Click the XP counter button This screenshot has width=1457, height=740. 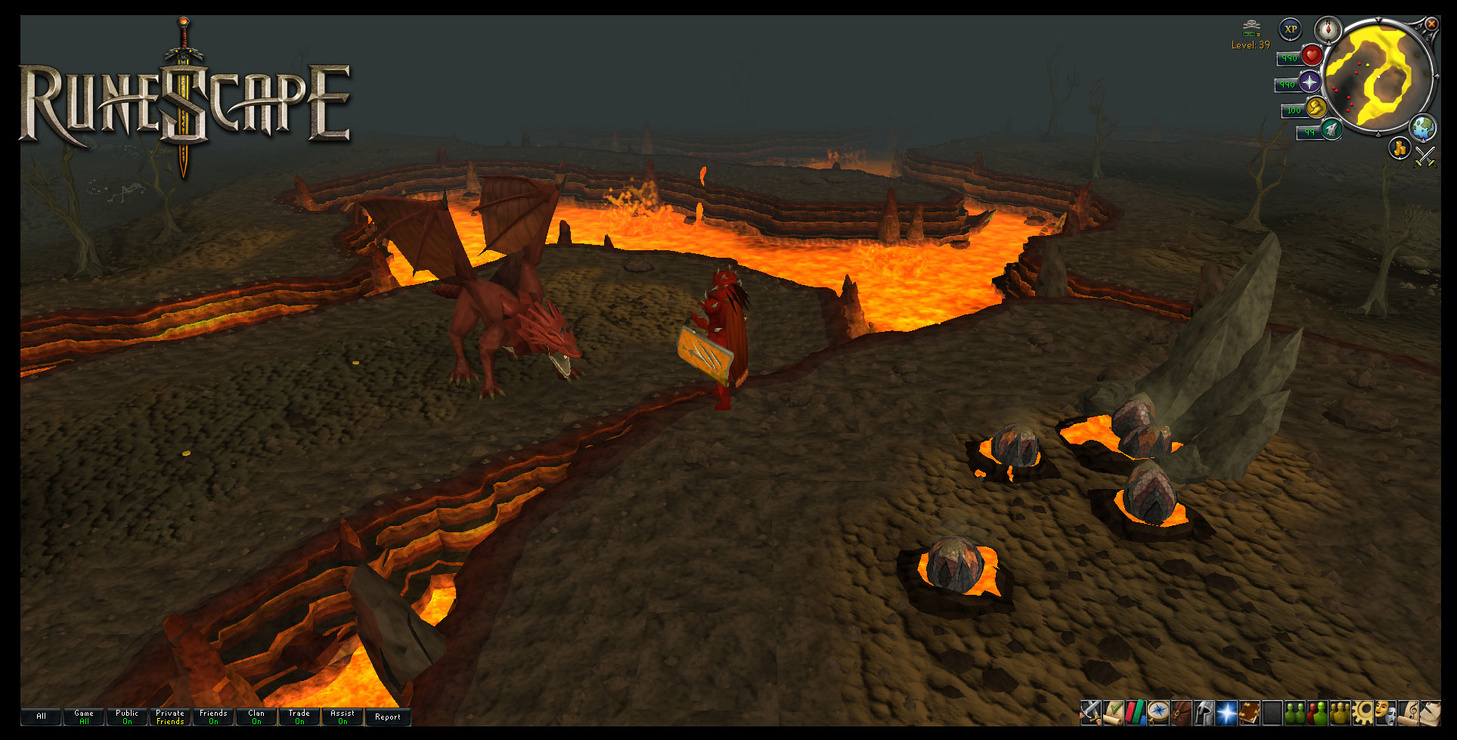pos(1292,28)
